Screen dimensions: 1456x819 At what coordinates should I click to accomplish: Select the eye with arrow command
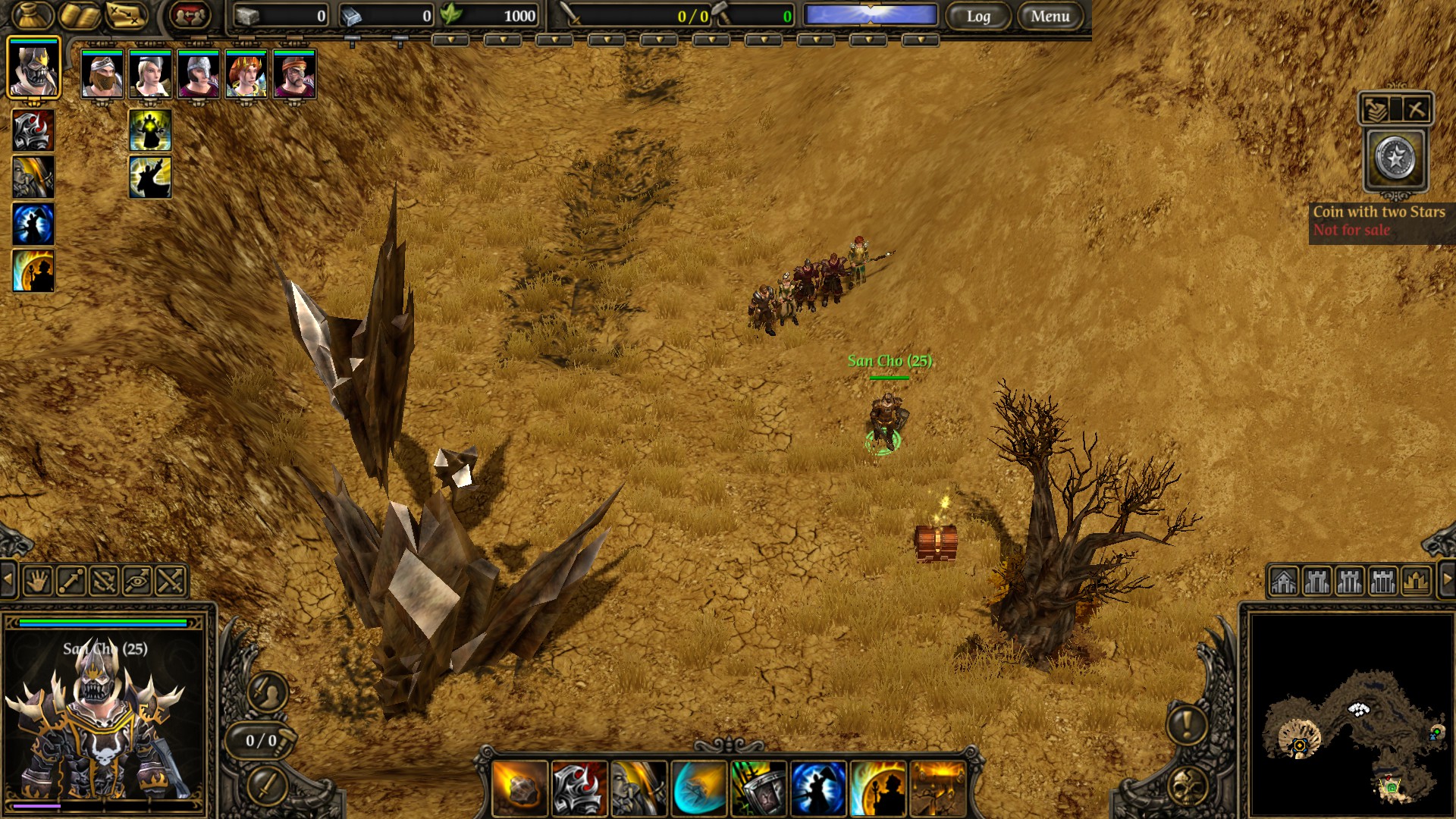pyautogui.click(x=136, y=582)
